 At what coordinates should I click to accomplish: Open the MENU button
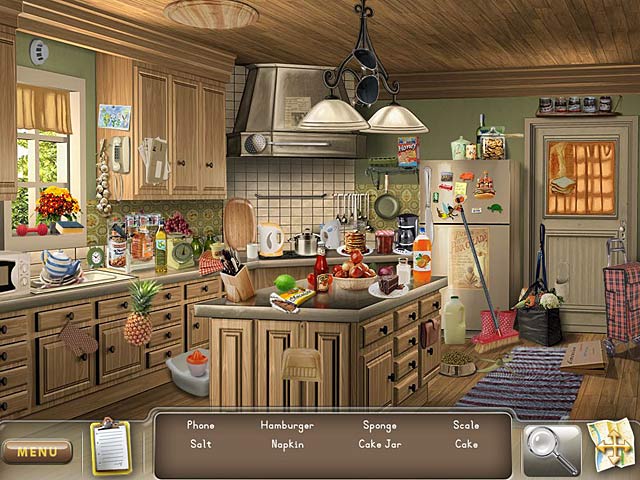37,452
